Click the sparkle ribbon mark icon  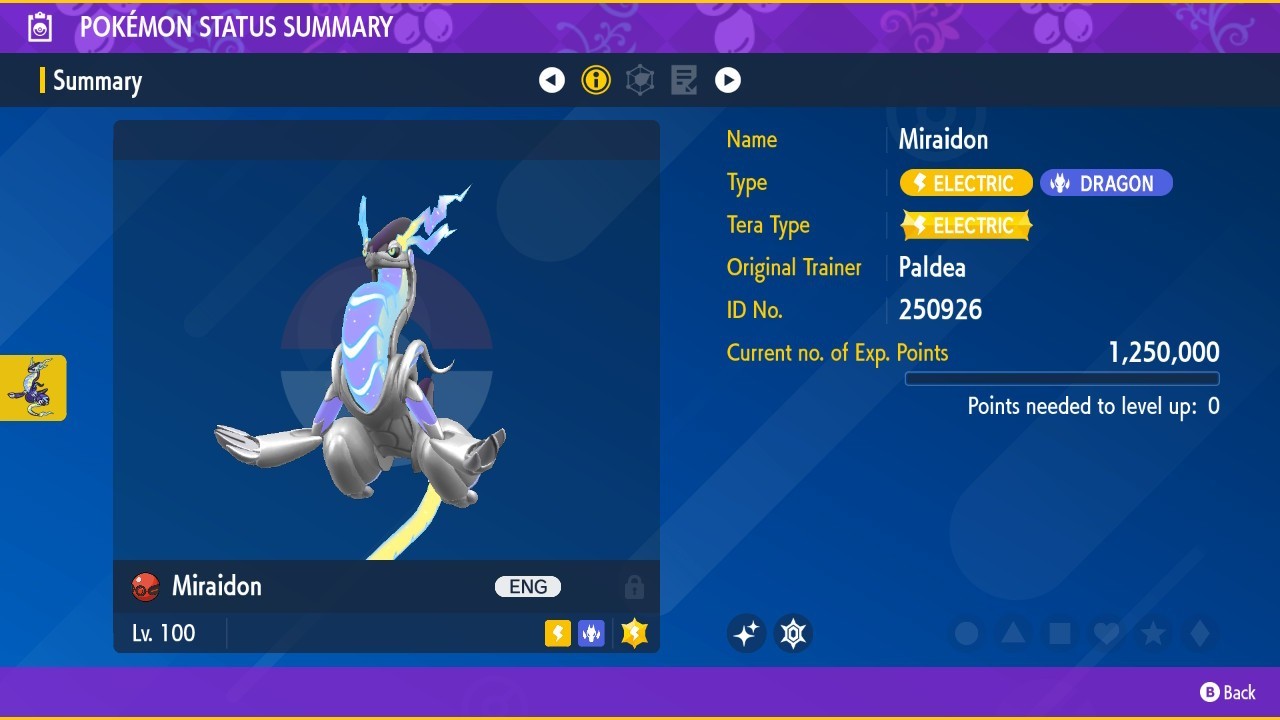[746, 633]
